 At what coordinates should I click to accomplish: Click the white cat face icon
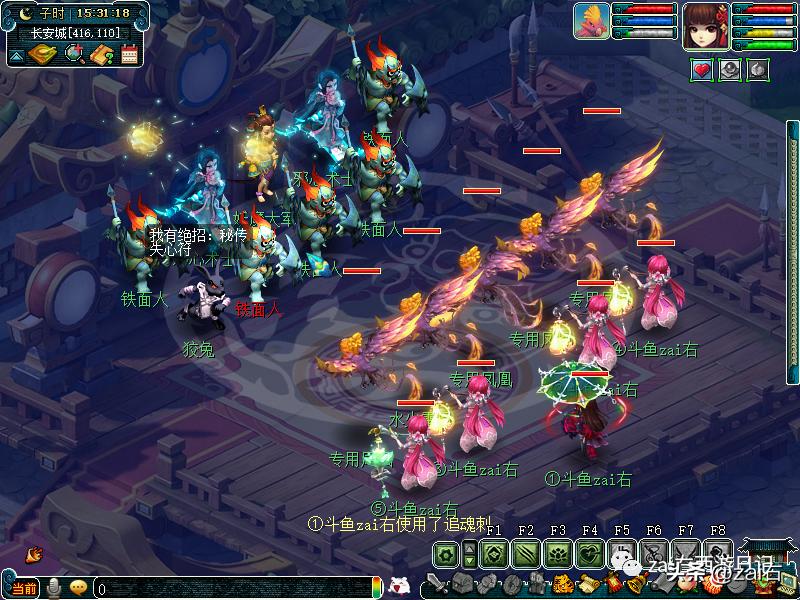click(x=398, y=586)
